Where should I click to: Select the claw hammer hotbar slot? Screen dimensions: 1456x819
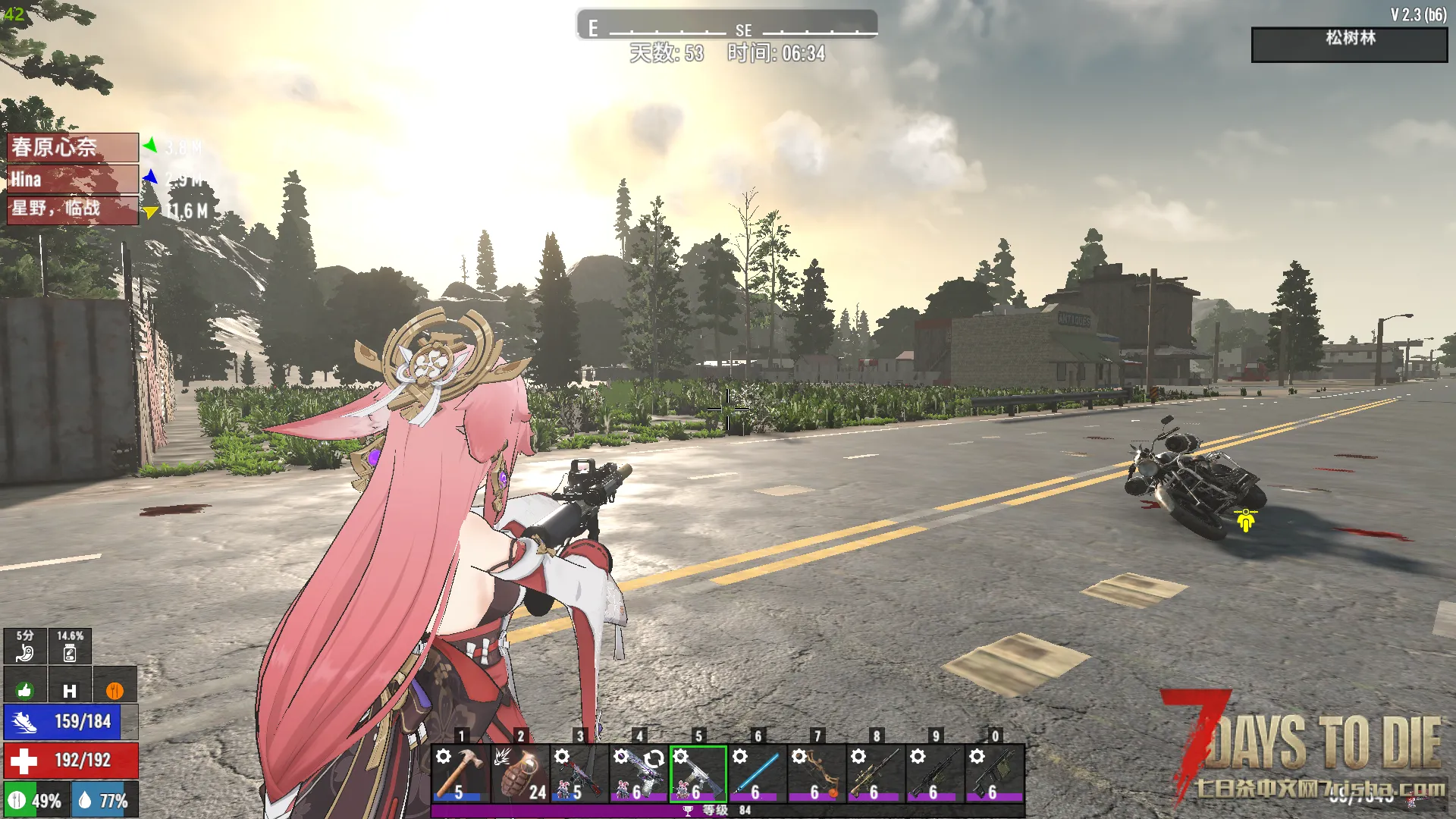[x=460, y=773]
